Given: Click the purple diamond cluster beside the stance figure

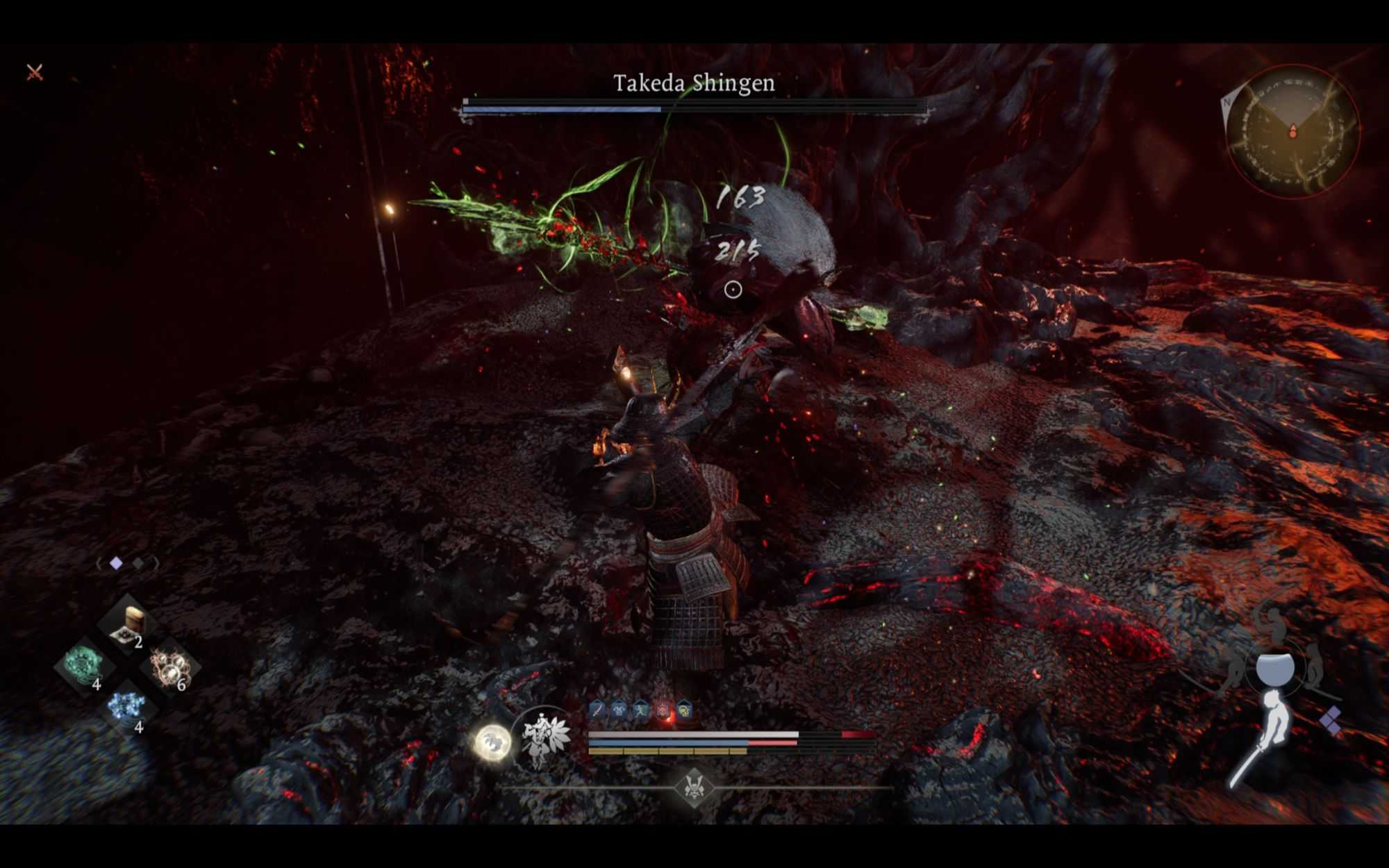Looking at the screenshot, I should tap(1331, 720).
